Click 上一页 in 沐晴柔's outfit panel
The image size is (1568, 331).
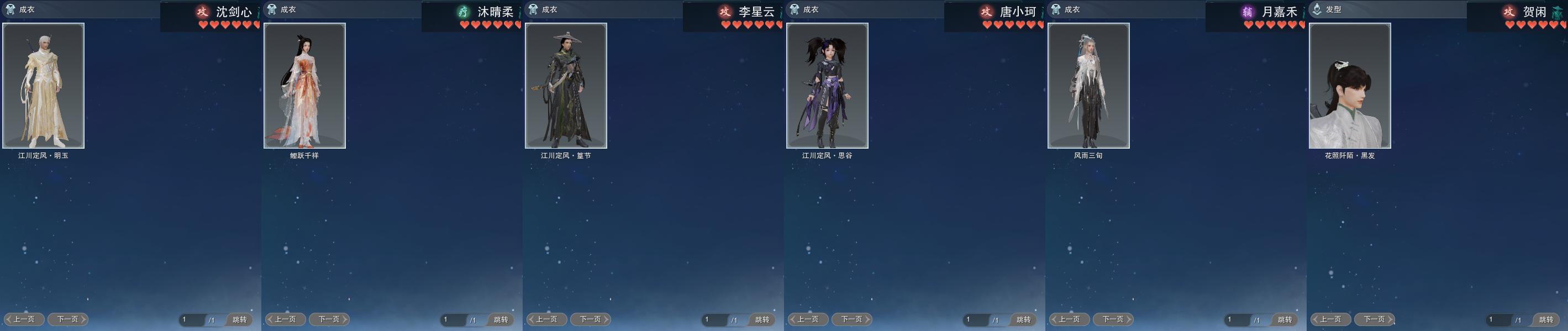click(x=286, y=319)
